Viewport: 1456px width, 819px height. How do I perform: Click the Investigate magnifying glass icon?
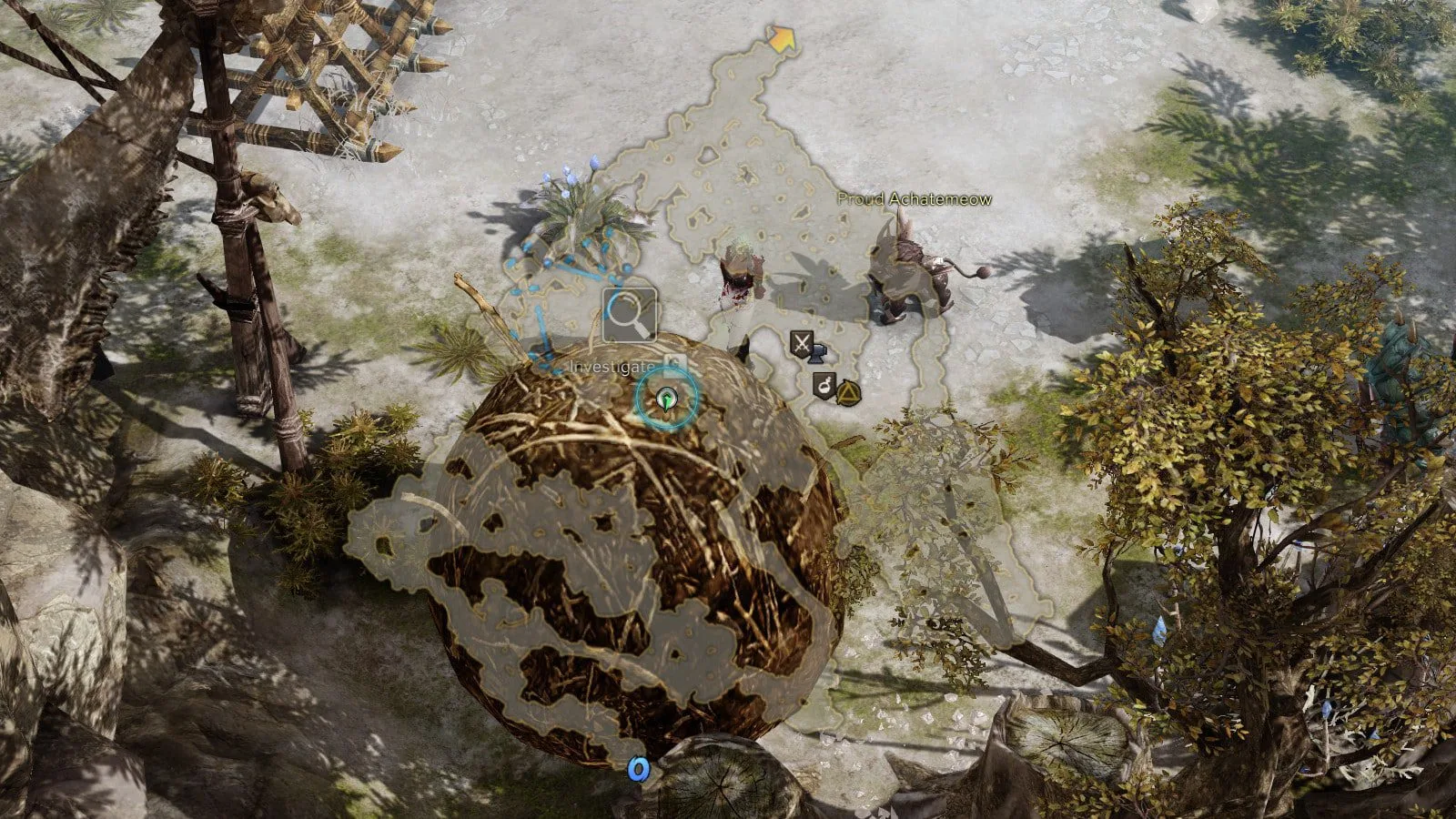[629, 315]
